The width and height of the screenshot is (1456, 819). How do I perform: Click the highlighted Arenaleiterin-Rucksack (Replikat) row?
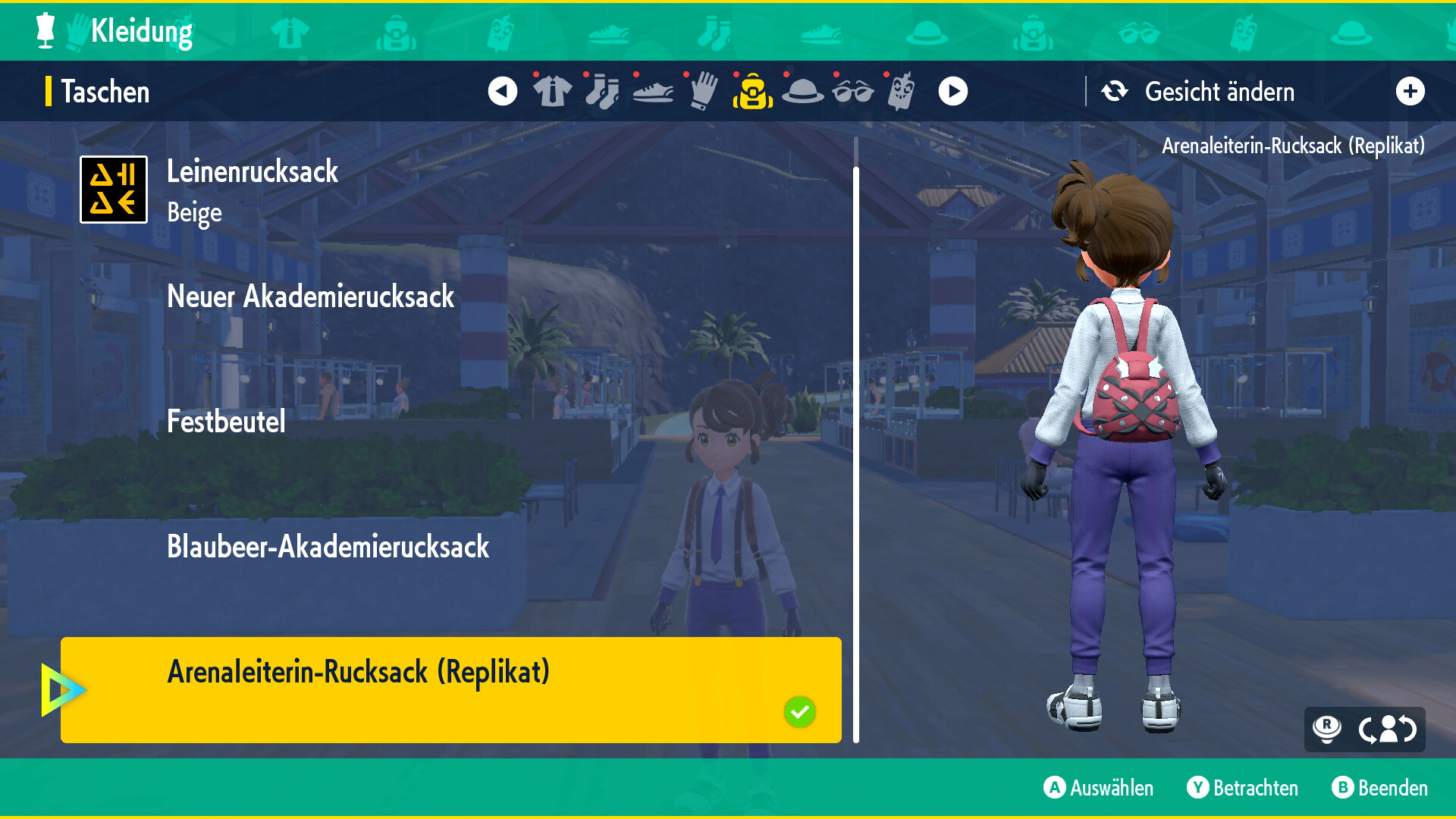pos(450,689)
